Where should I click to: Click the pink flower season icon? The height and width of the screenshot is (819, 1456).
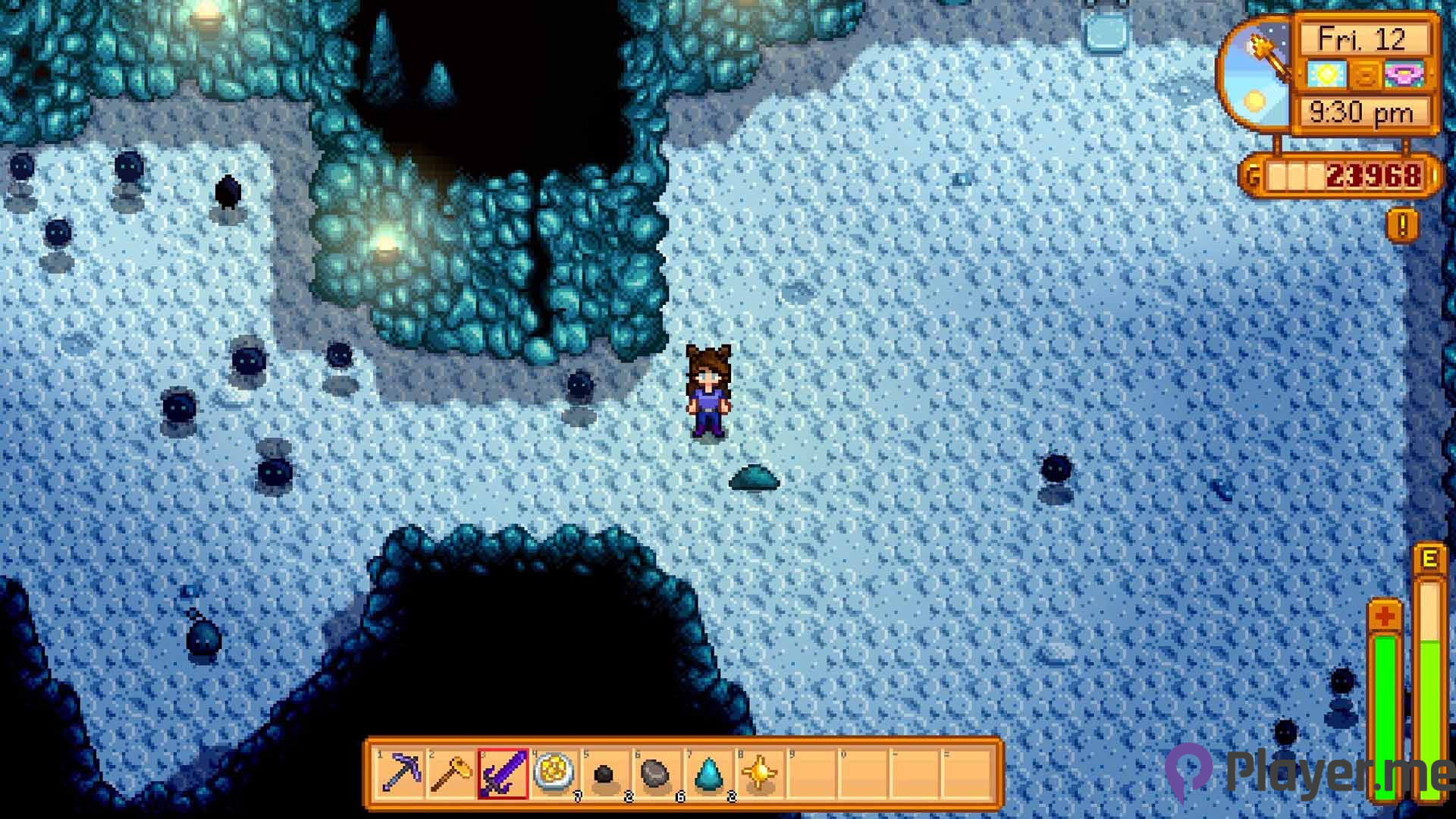coord(1403,74)
